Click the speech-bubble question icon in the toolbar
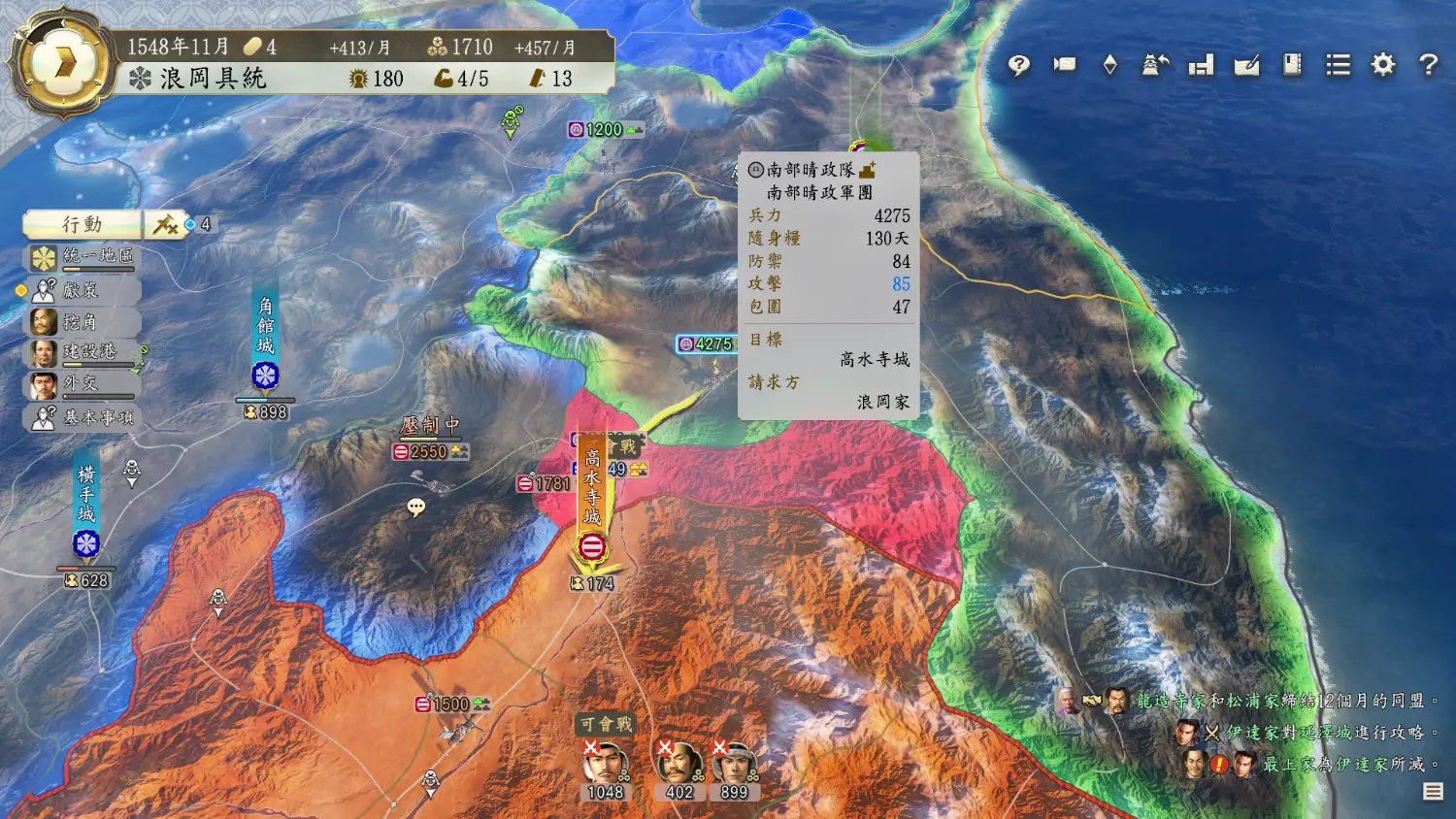The height and width of the screenshot is (819, 1456). pyautogui.click(x=1018, y=65)
